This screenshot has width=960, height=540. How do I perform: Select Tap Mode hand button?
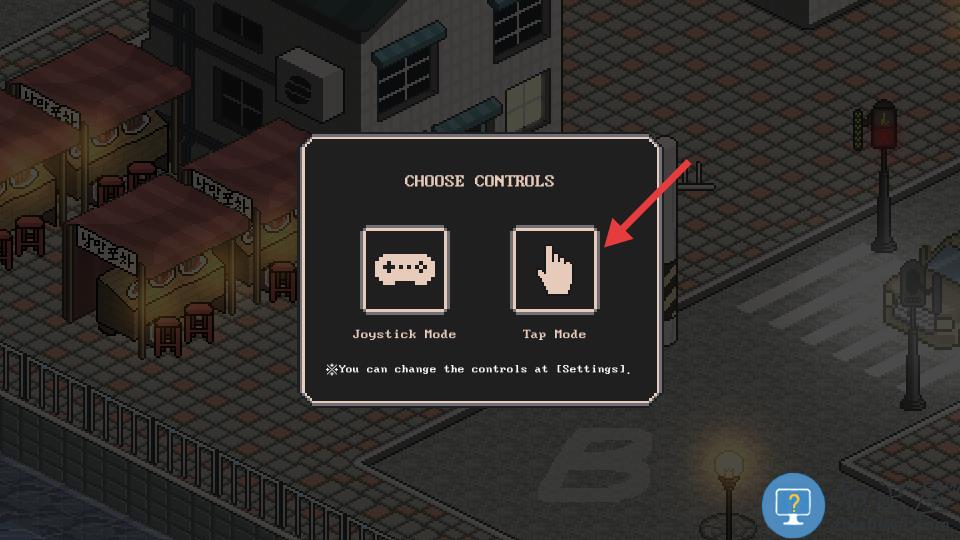pos(555,269)
